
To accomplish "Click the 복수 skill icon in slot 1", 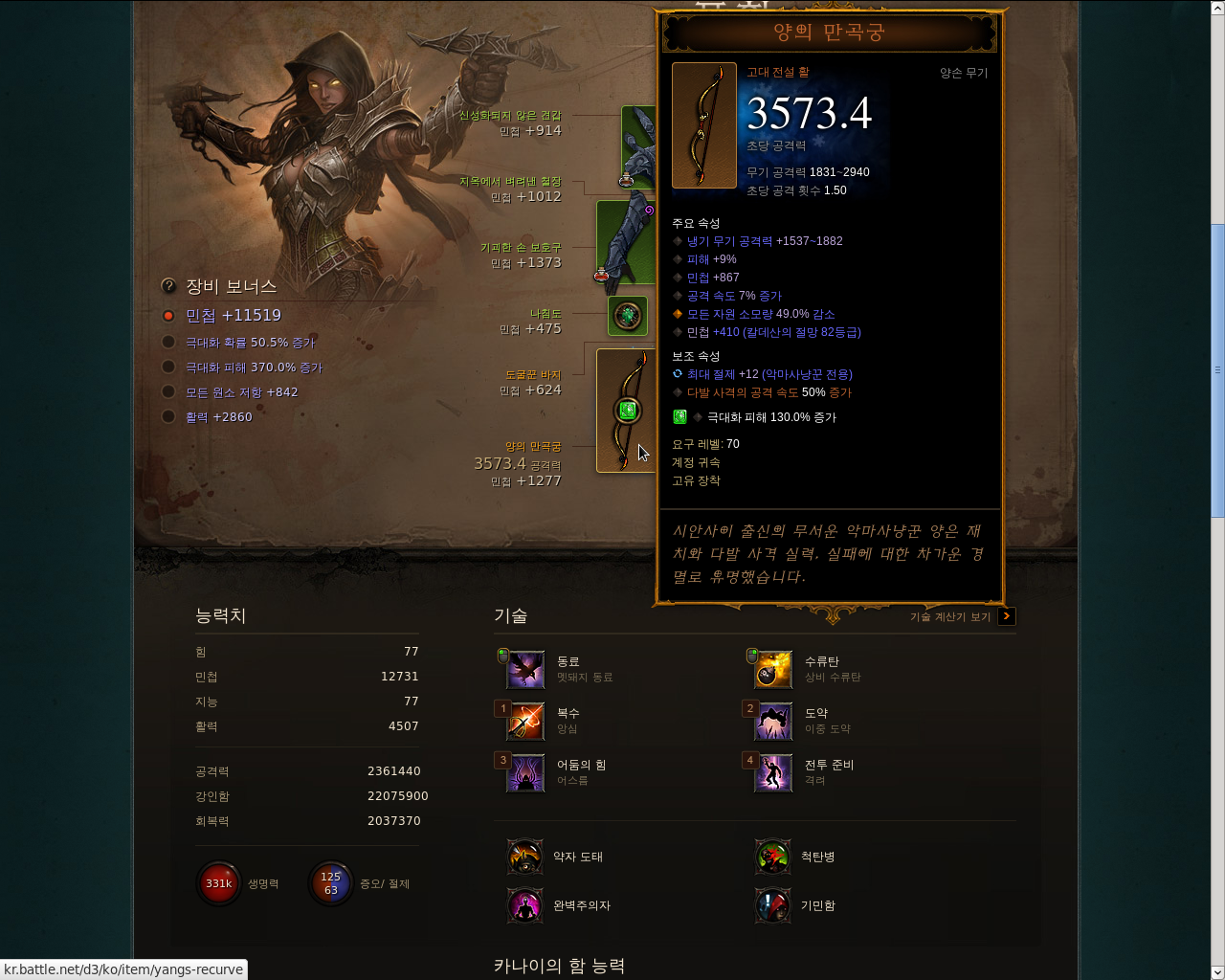I will [x=524, y=721].
